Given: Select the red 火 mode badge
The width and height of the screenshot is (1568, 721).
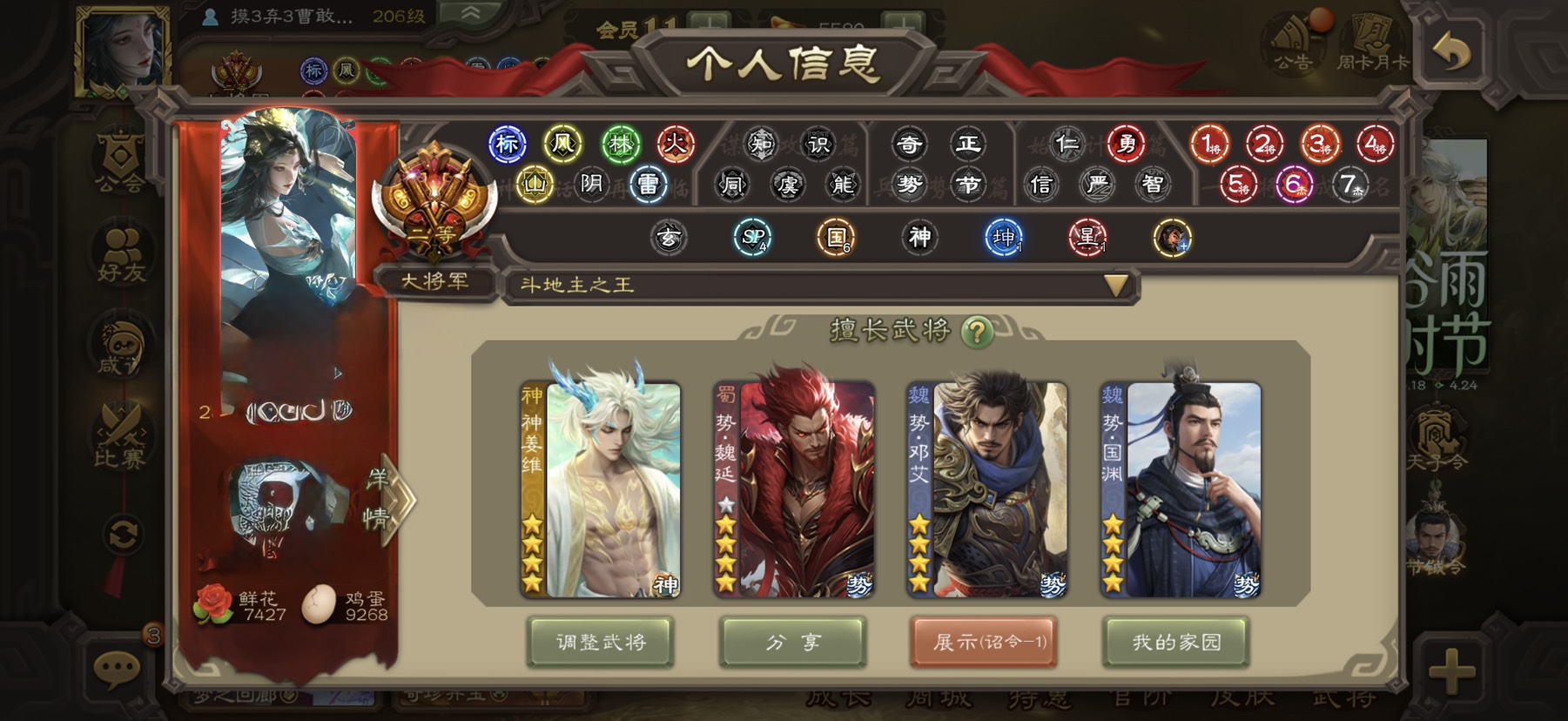Looking at the screenshot, I should (675, 145).
